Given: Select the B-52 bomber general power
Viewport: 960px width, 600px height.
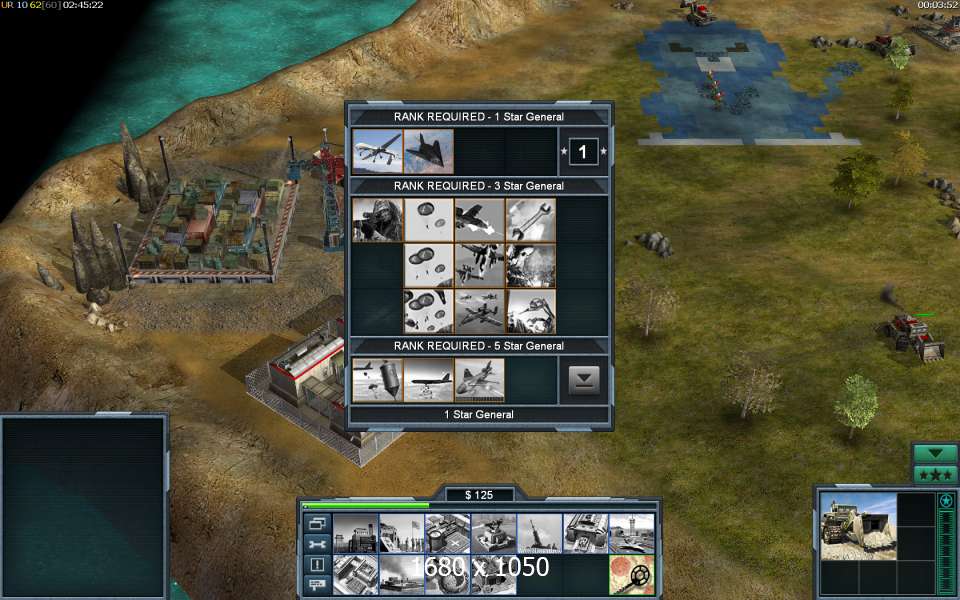Looking at the screenshot, I should pyautogui.click(x=429, y=380).
